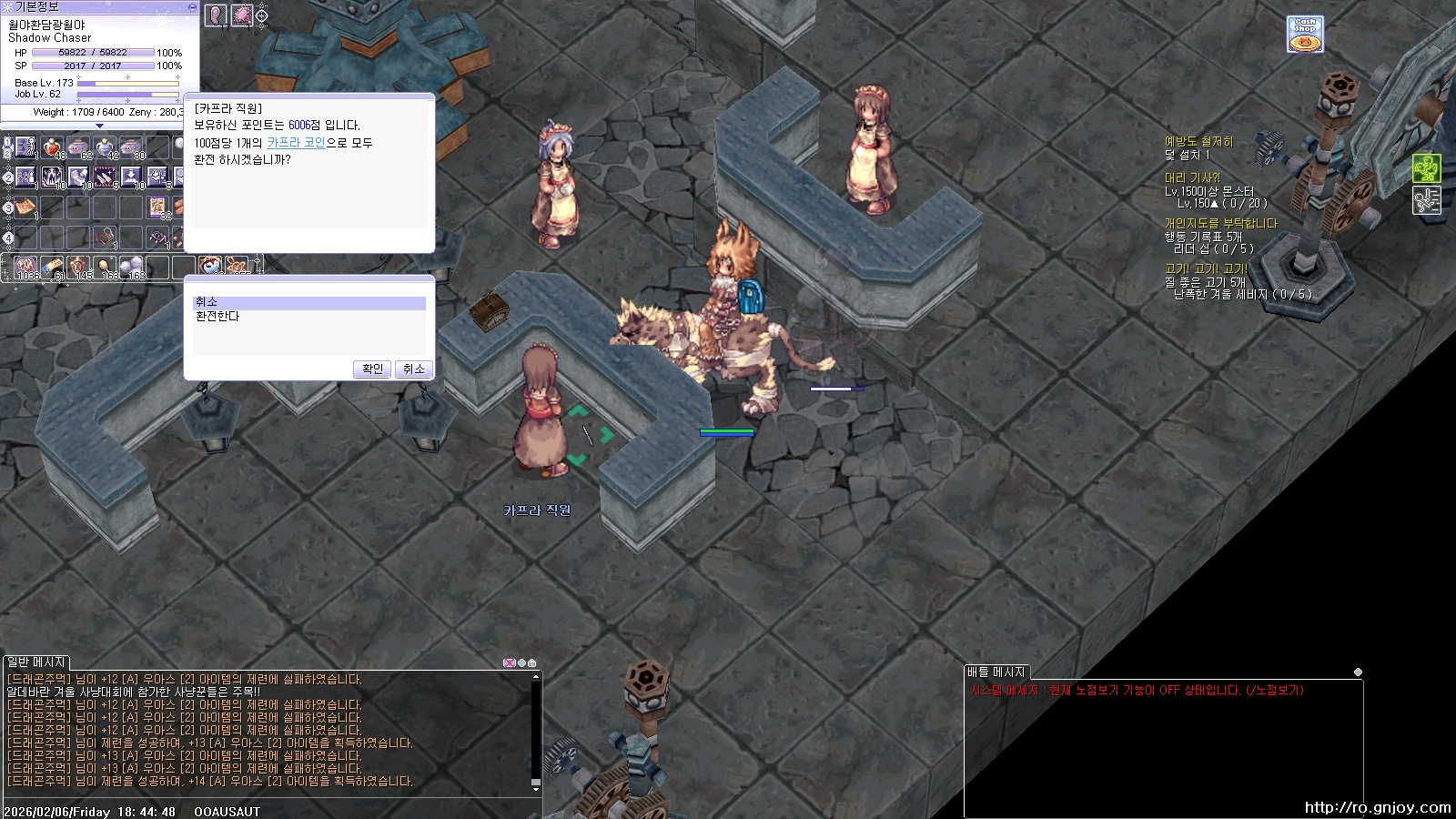Screen dimensions: 1456x819
Task: Select the scroll item in hotbar row 3
Action: [25, 207]
